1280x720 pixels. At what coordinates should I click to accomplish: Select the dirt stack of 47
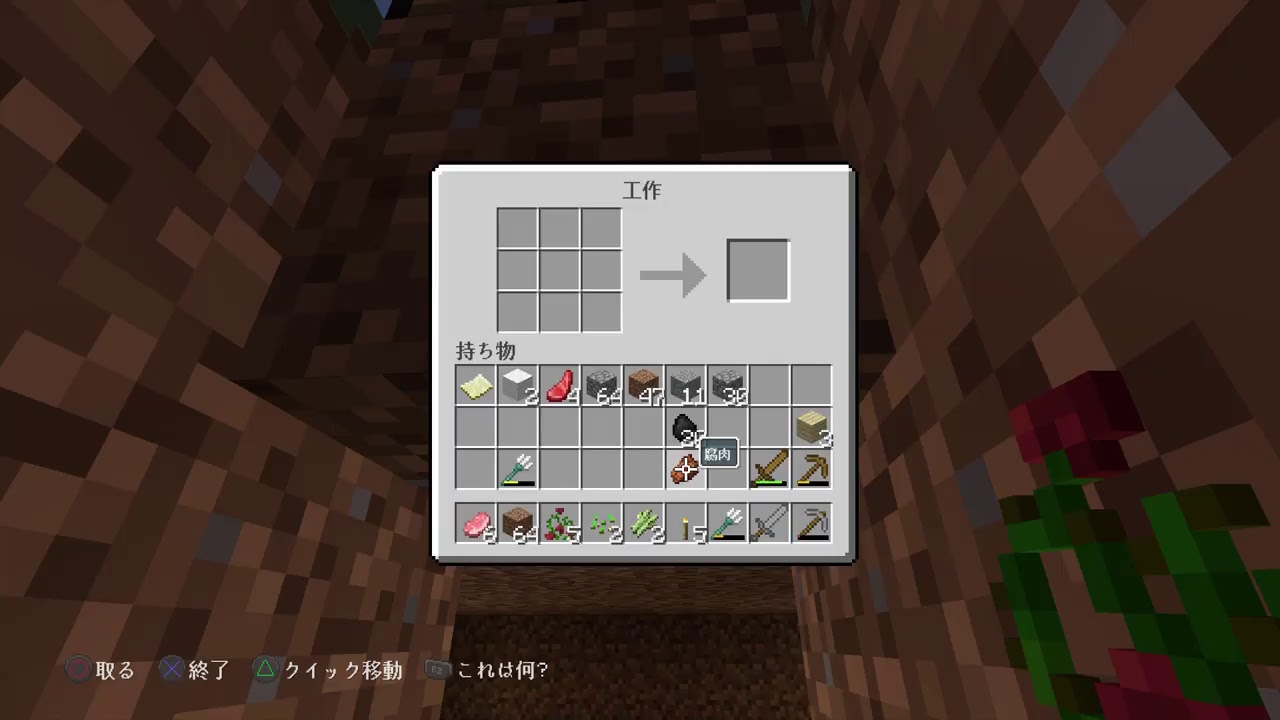pyautogui.click(x=643, y=385)
